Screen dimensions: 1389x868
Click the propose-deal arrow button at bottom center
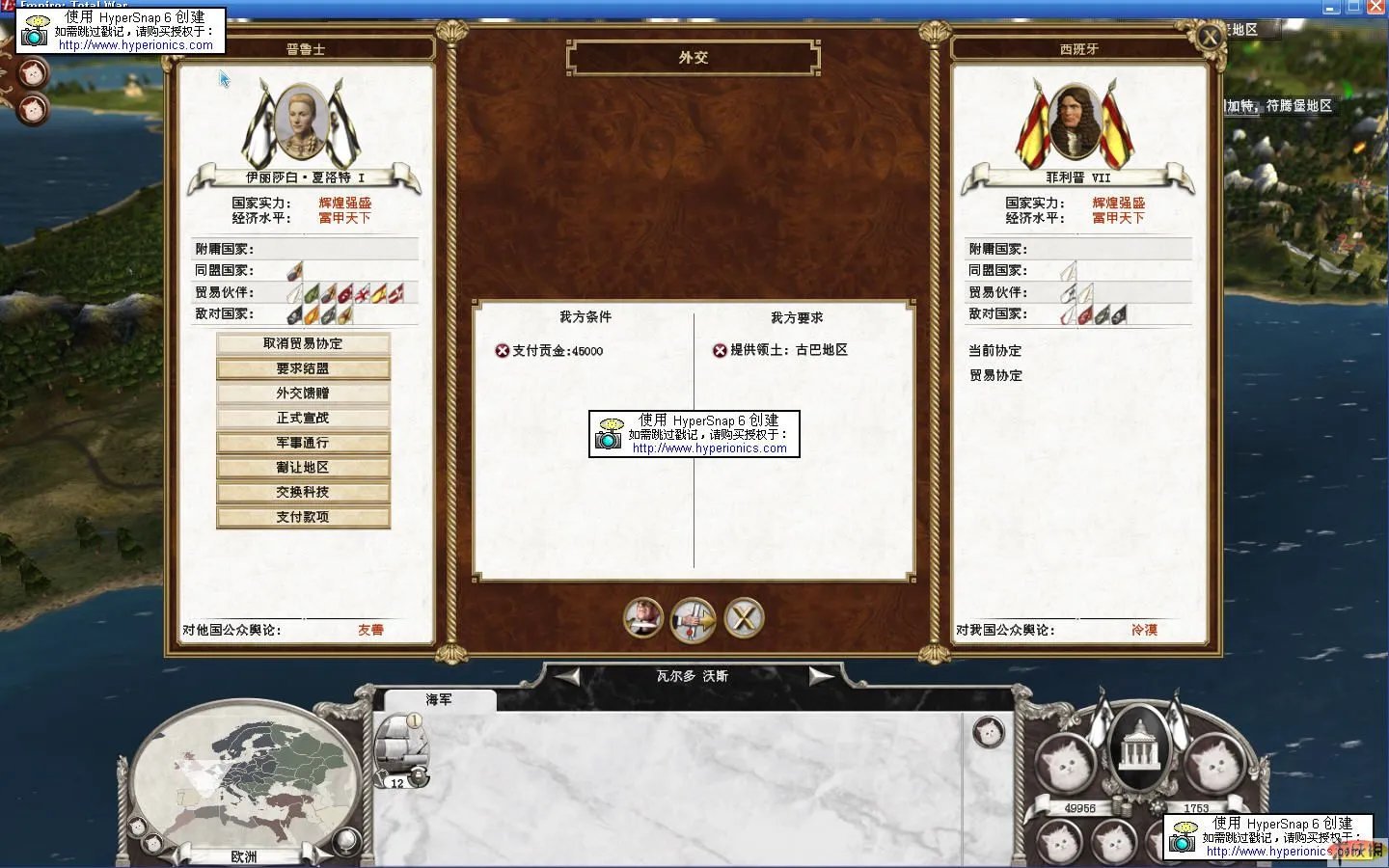click(x=693, y=619)
